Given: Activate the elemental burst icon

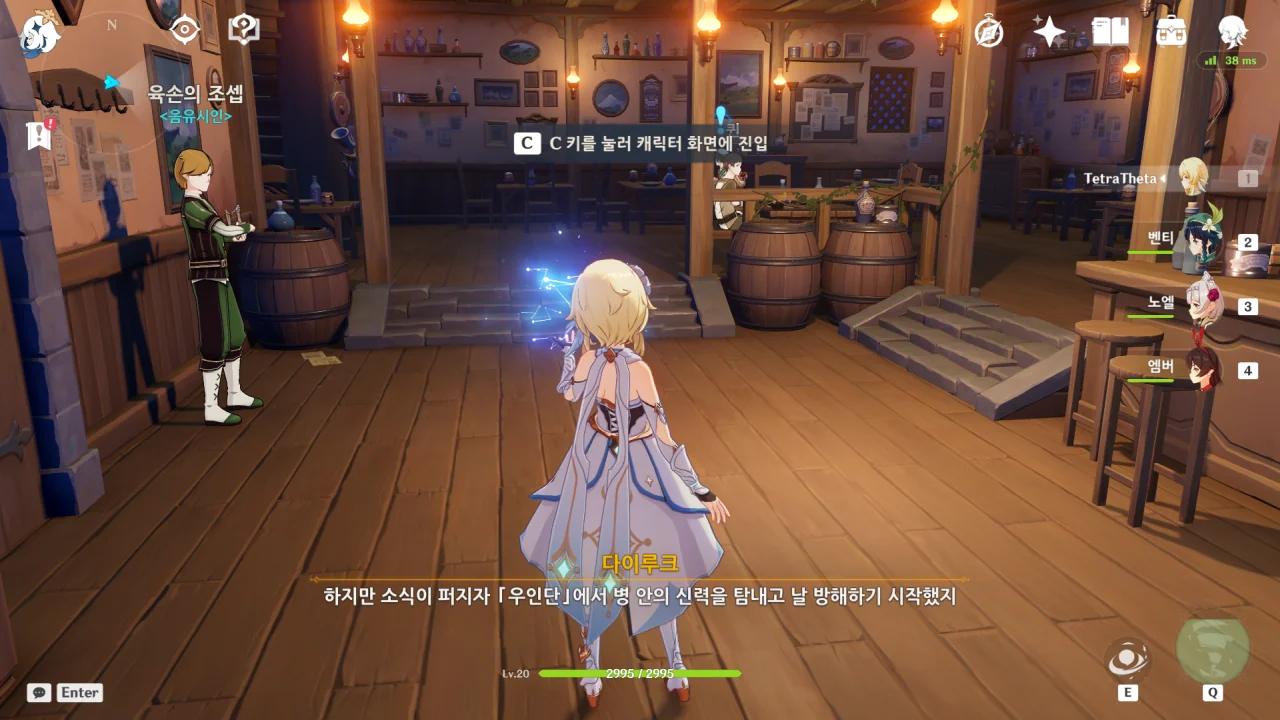Looking at the screenshot, I should coord(1212,650).
